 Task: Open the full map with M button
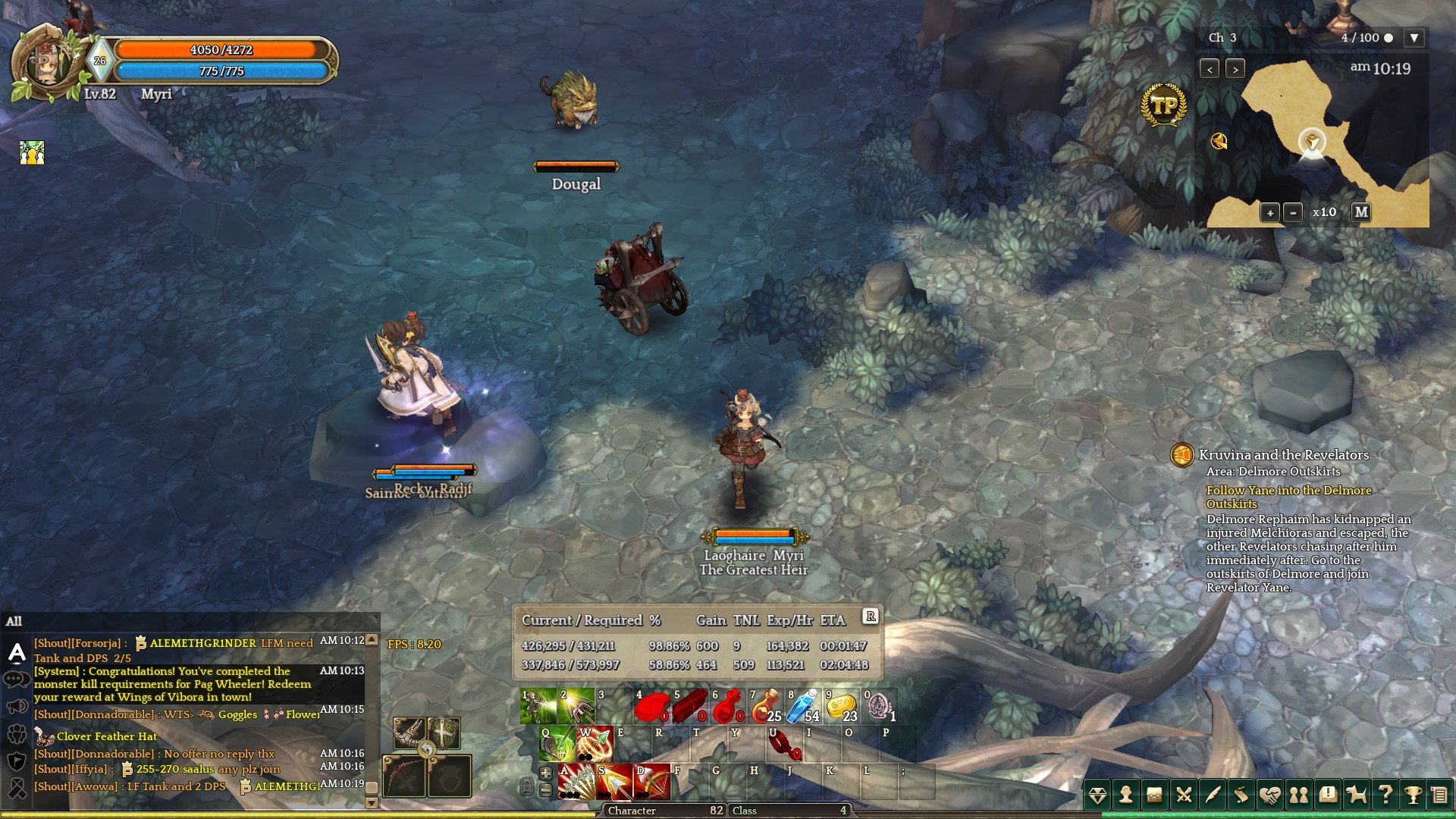click(x=1361, y=212)
